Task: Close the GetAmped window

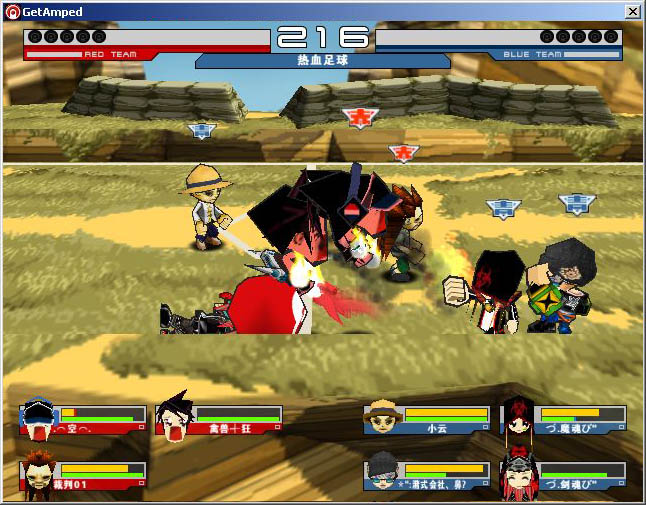Action: 632,11
